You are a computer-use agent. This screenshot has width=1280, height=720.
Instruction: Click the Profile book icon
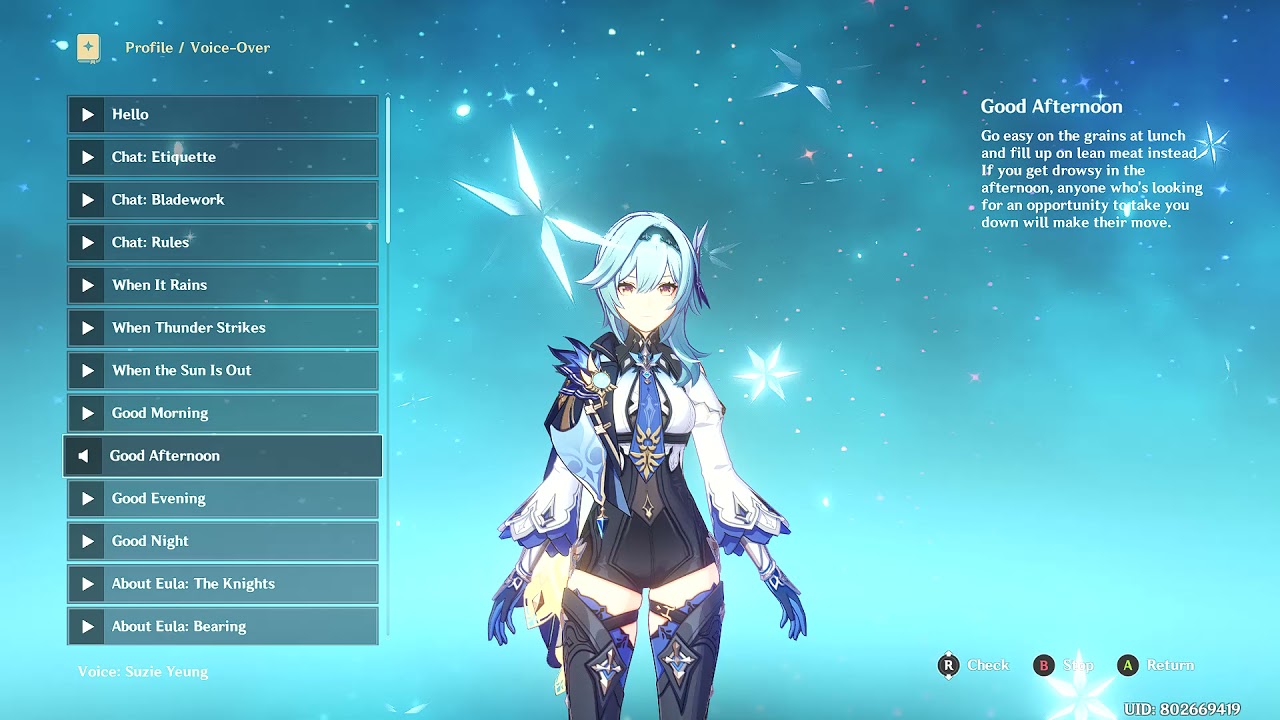click(88, 47)
